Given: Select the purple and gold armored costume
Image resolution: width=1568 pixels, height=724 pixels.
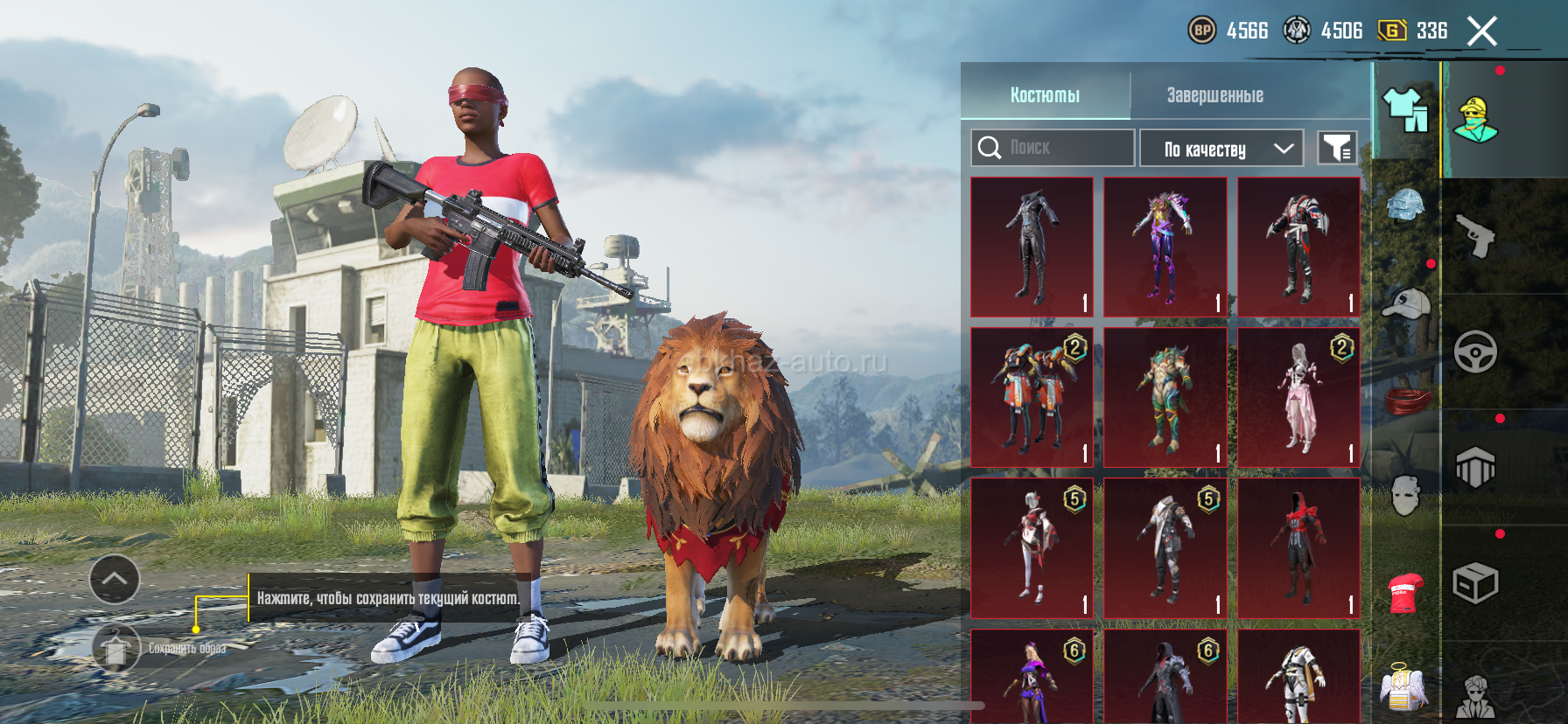Looking at the screenshot, I should point(1165,247).
